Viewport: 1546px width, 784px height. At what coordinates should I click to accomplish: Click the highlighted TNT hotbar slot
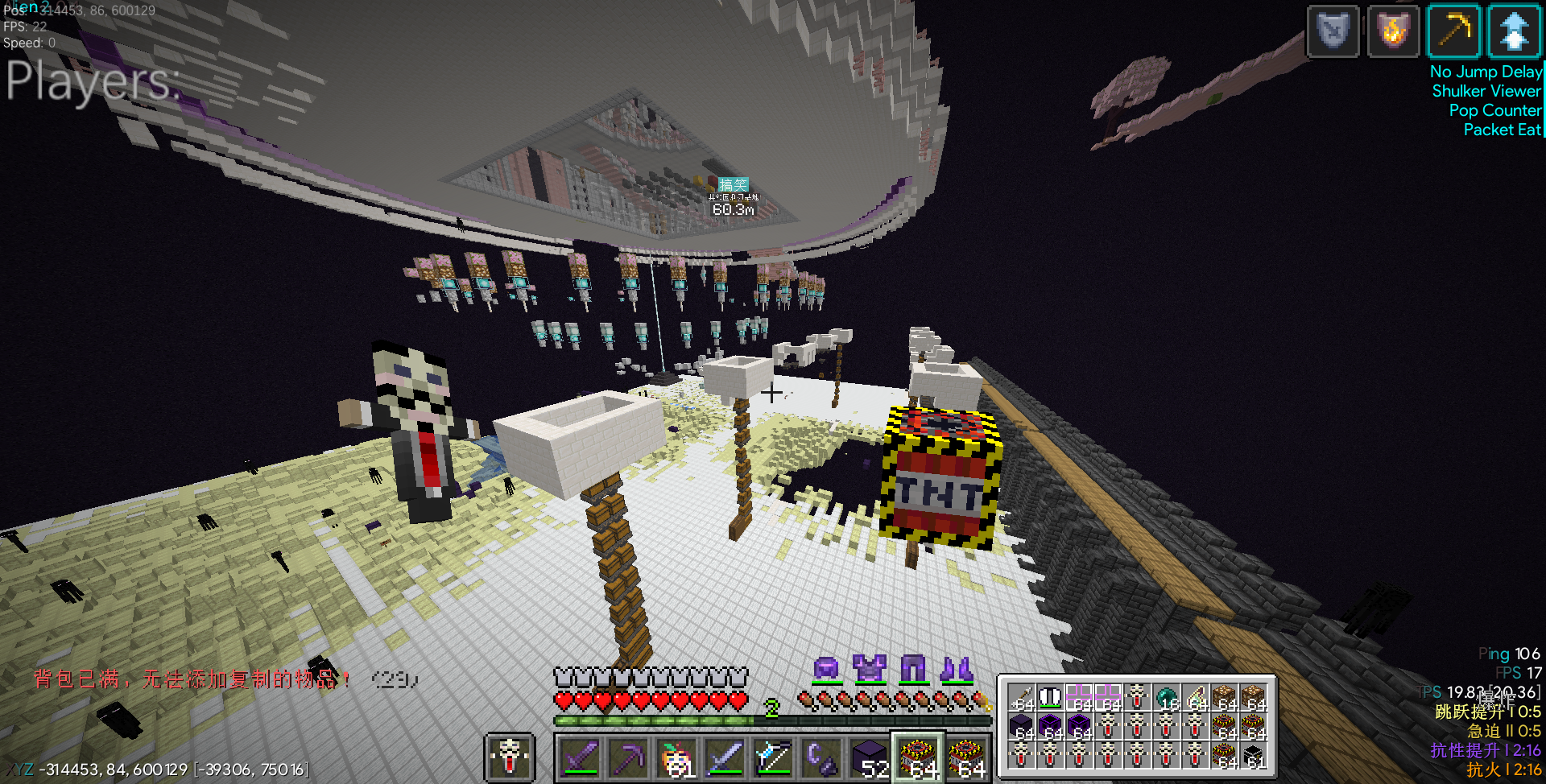918,758
